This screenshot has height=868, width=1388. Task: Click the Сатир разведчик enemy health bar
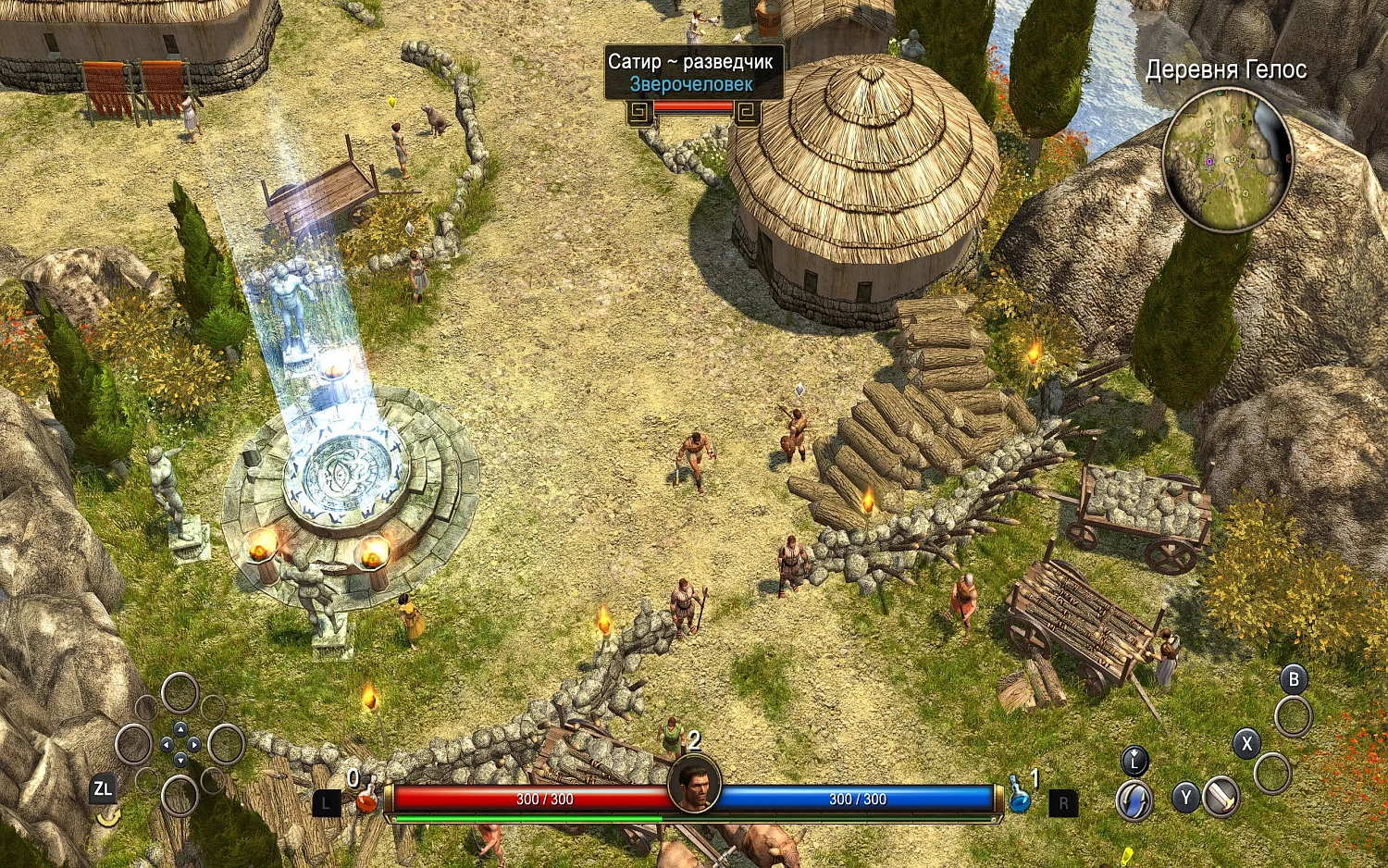694,107
